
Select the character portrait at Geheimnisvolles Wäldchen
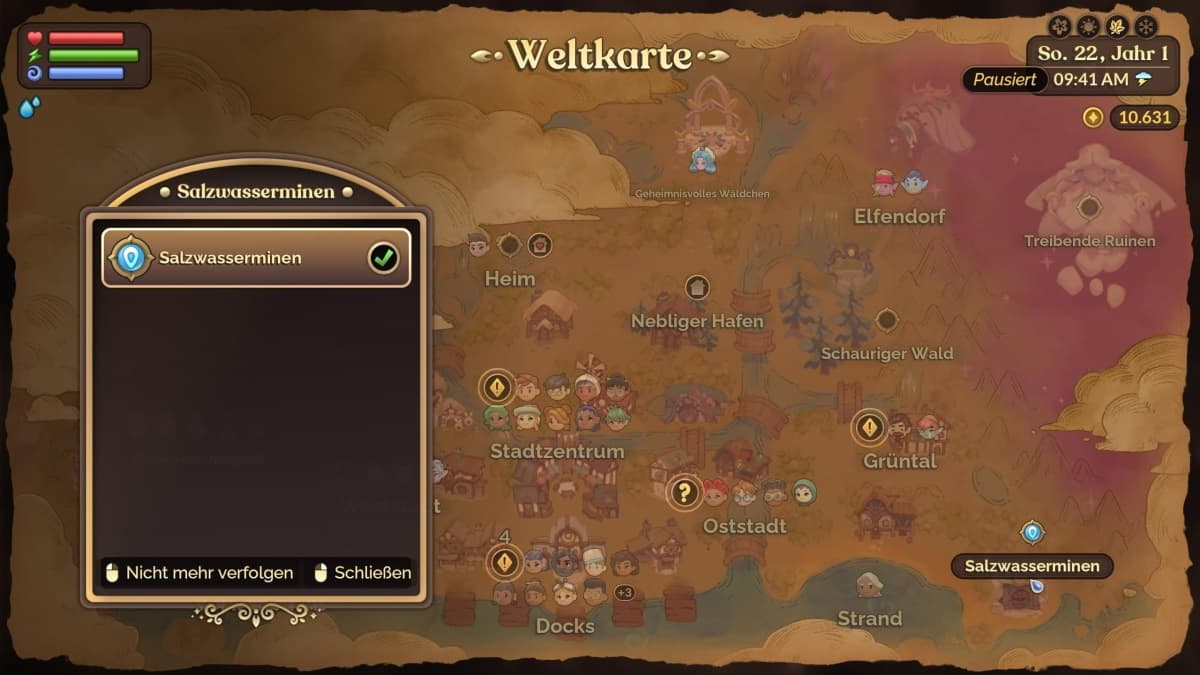click(x=702, y=159)
